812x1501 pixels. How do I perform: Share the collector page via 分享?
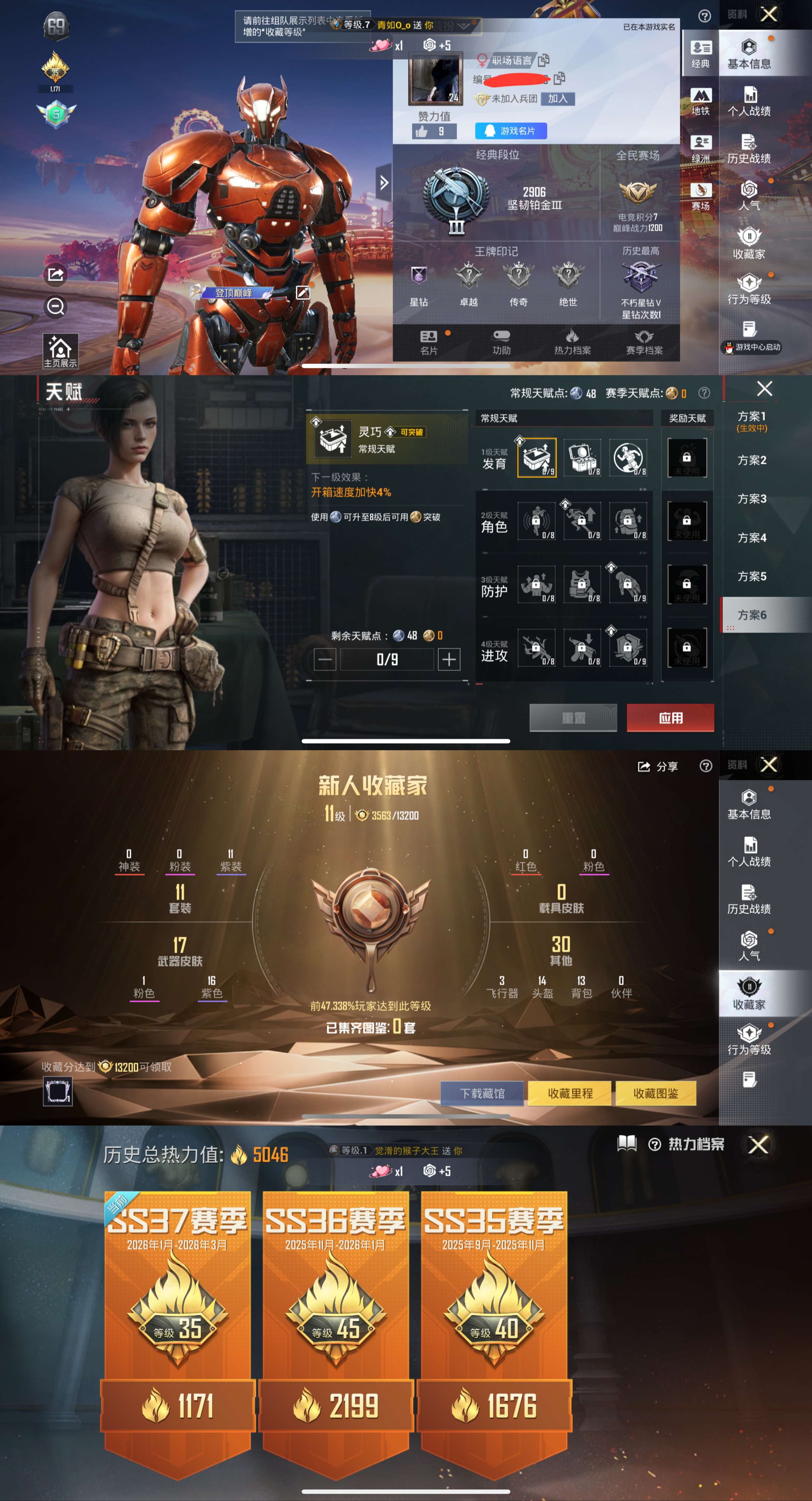(x=658, y=766)
